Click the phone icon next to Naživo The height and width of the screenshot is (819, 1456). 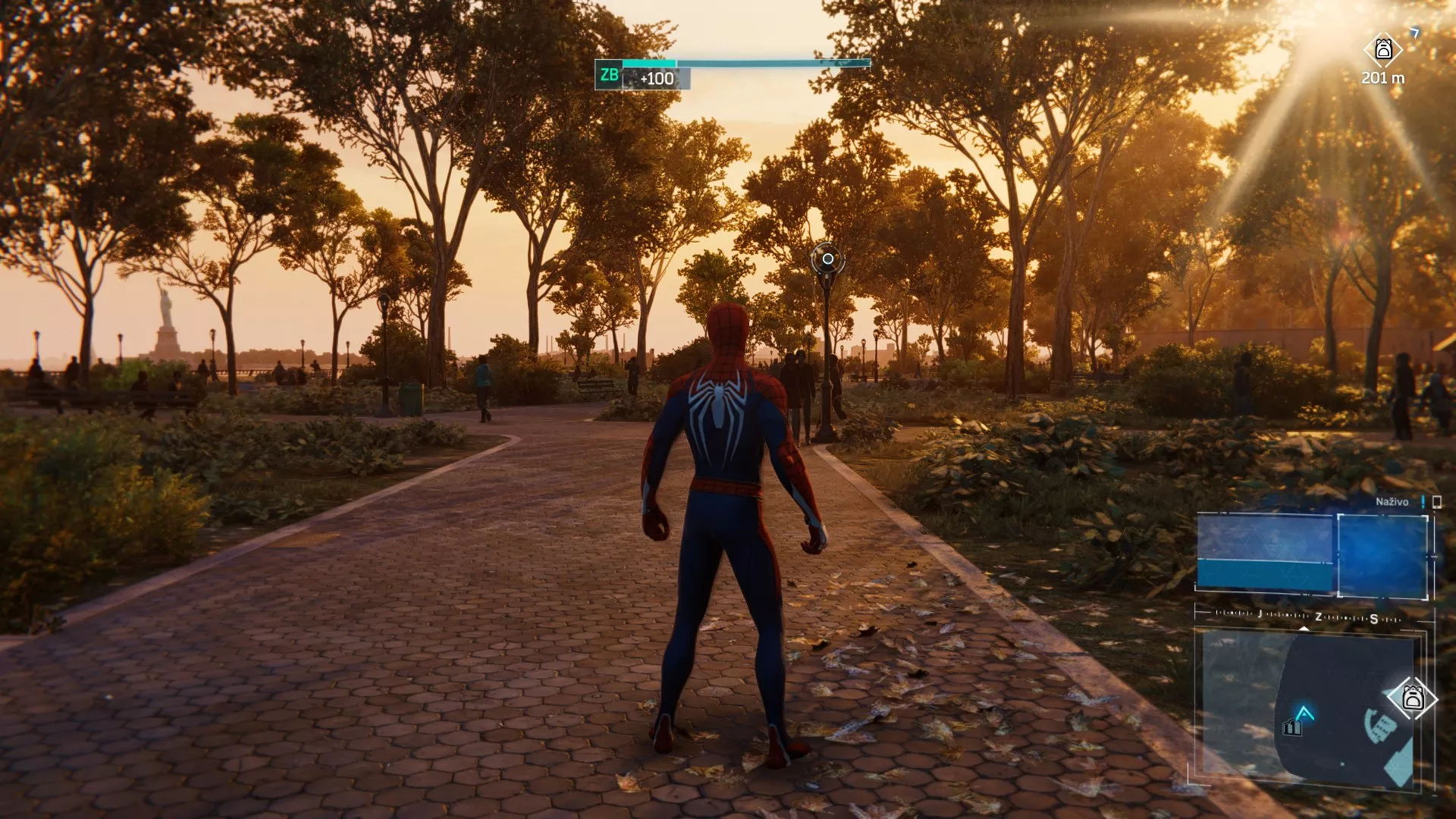[x=1437, y=501]
